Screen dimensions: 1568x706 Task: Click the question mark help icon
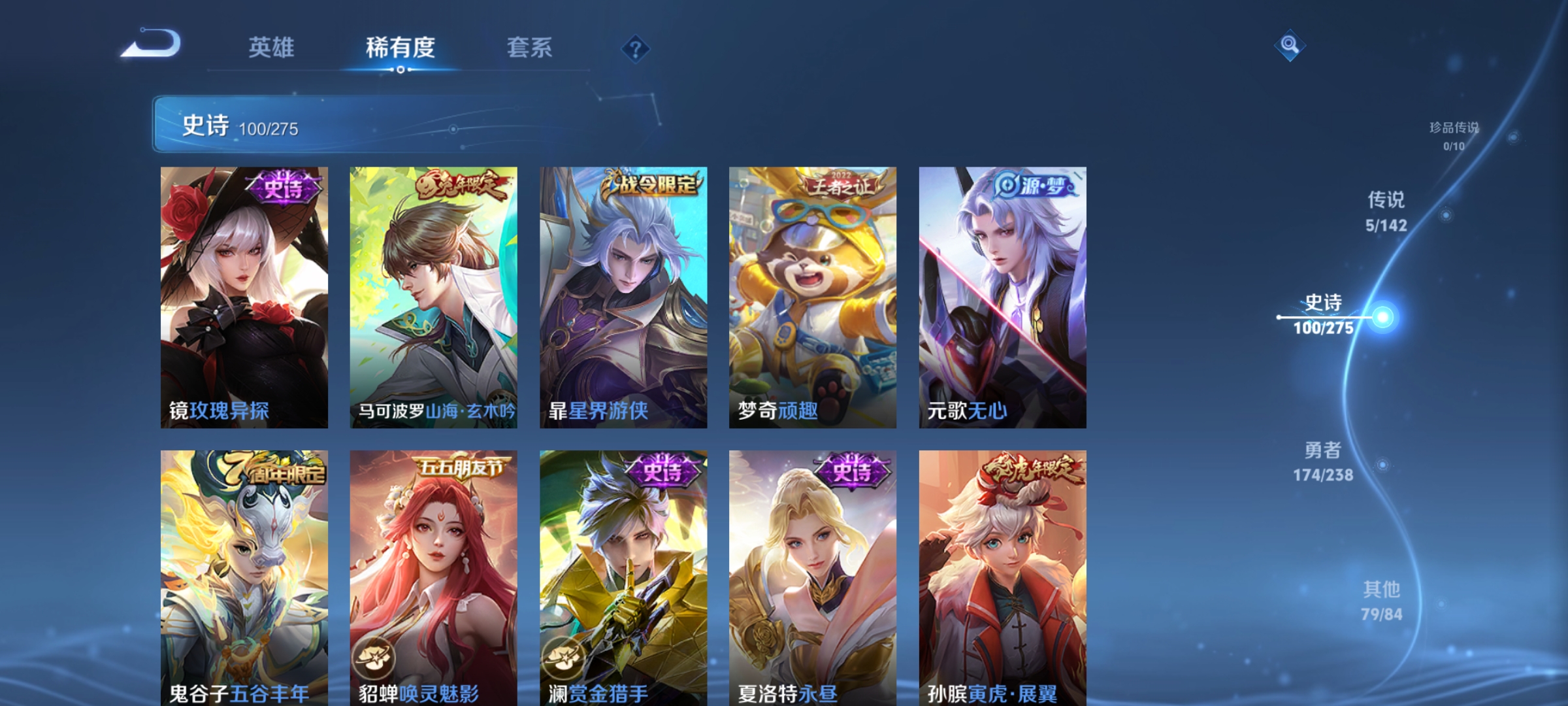coord(636,50)
